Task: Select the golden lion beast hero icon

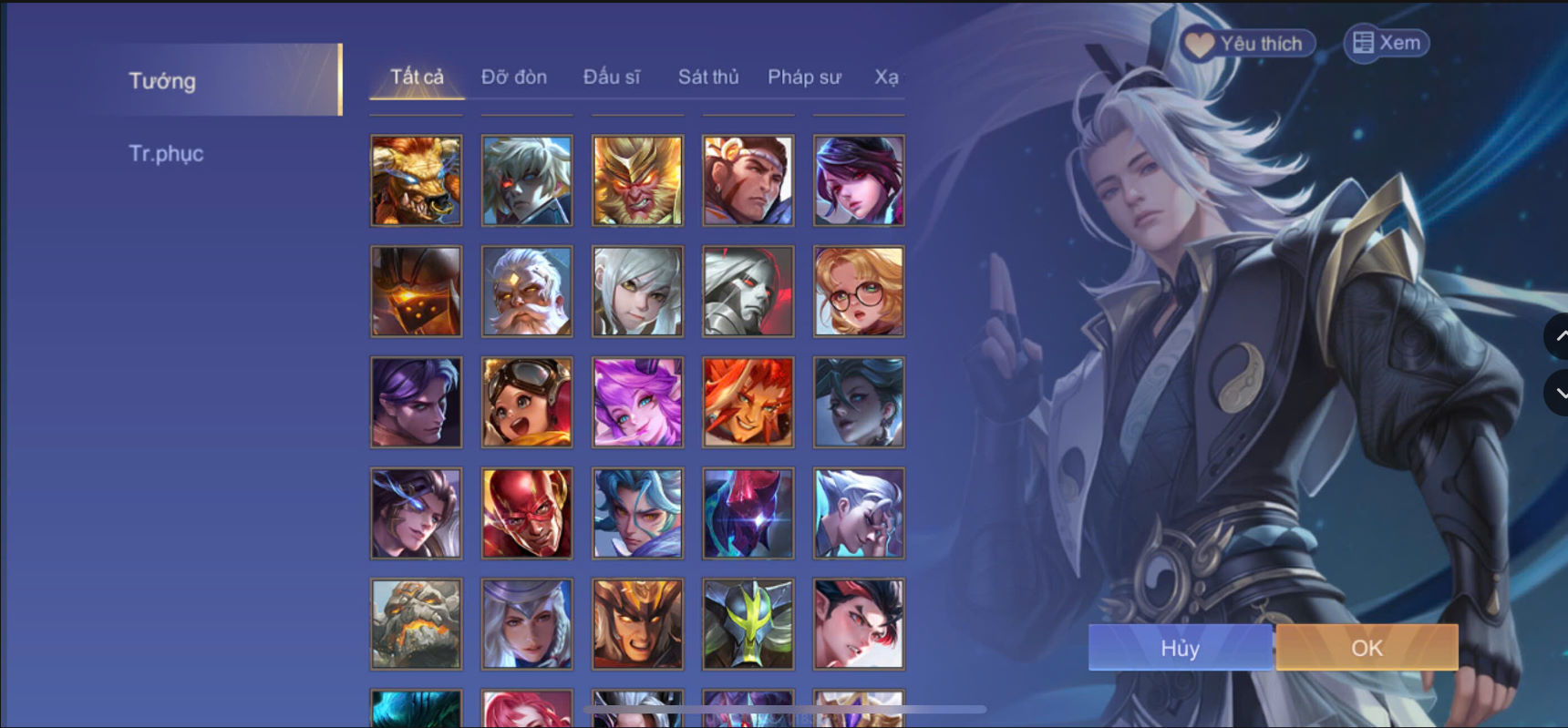Action: pyautogui.click(x=416, y=179)
